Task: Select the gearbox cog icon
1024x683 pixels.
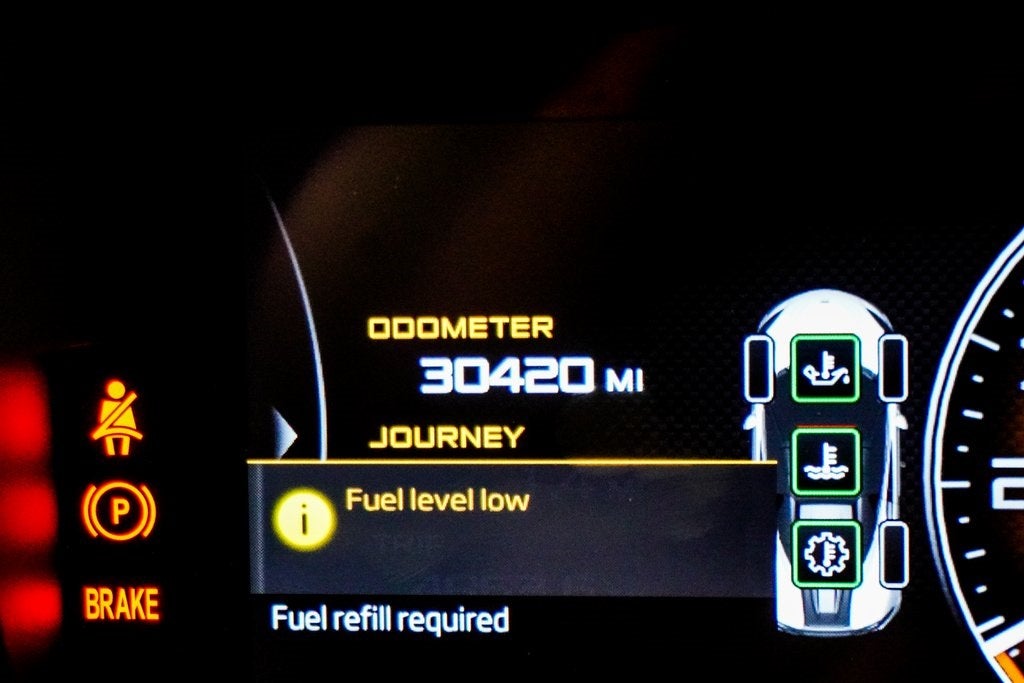Action: tap(825, 553)
